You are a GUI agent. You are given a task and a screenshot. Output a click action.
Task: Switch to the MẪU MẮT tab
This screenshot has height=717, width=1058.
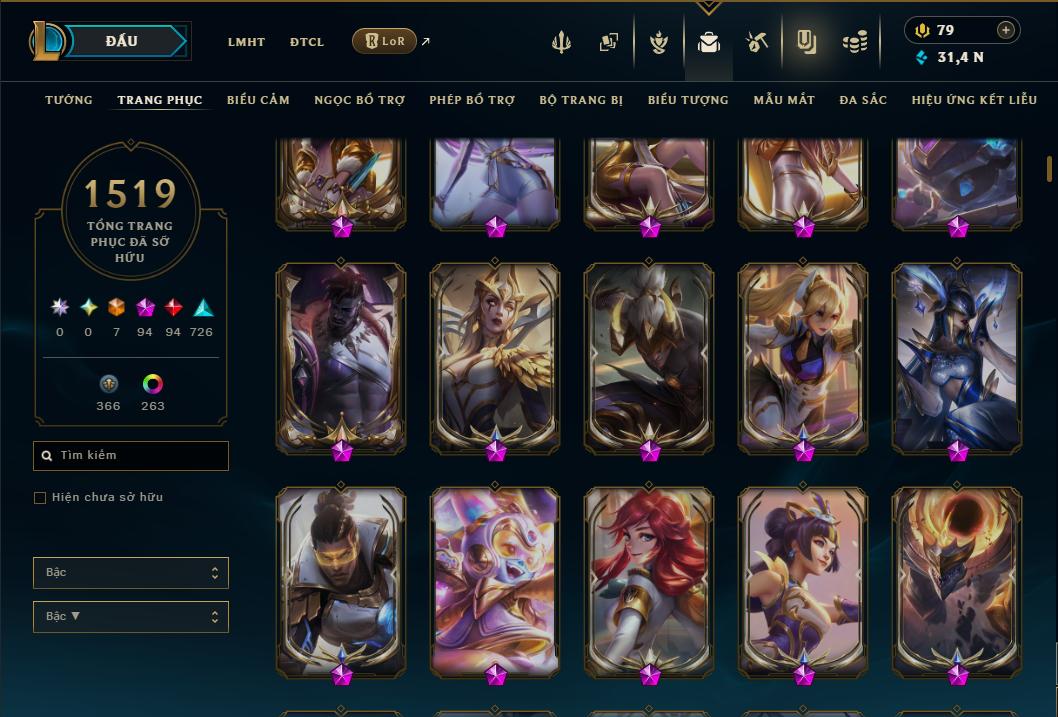point(784,100)
